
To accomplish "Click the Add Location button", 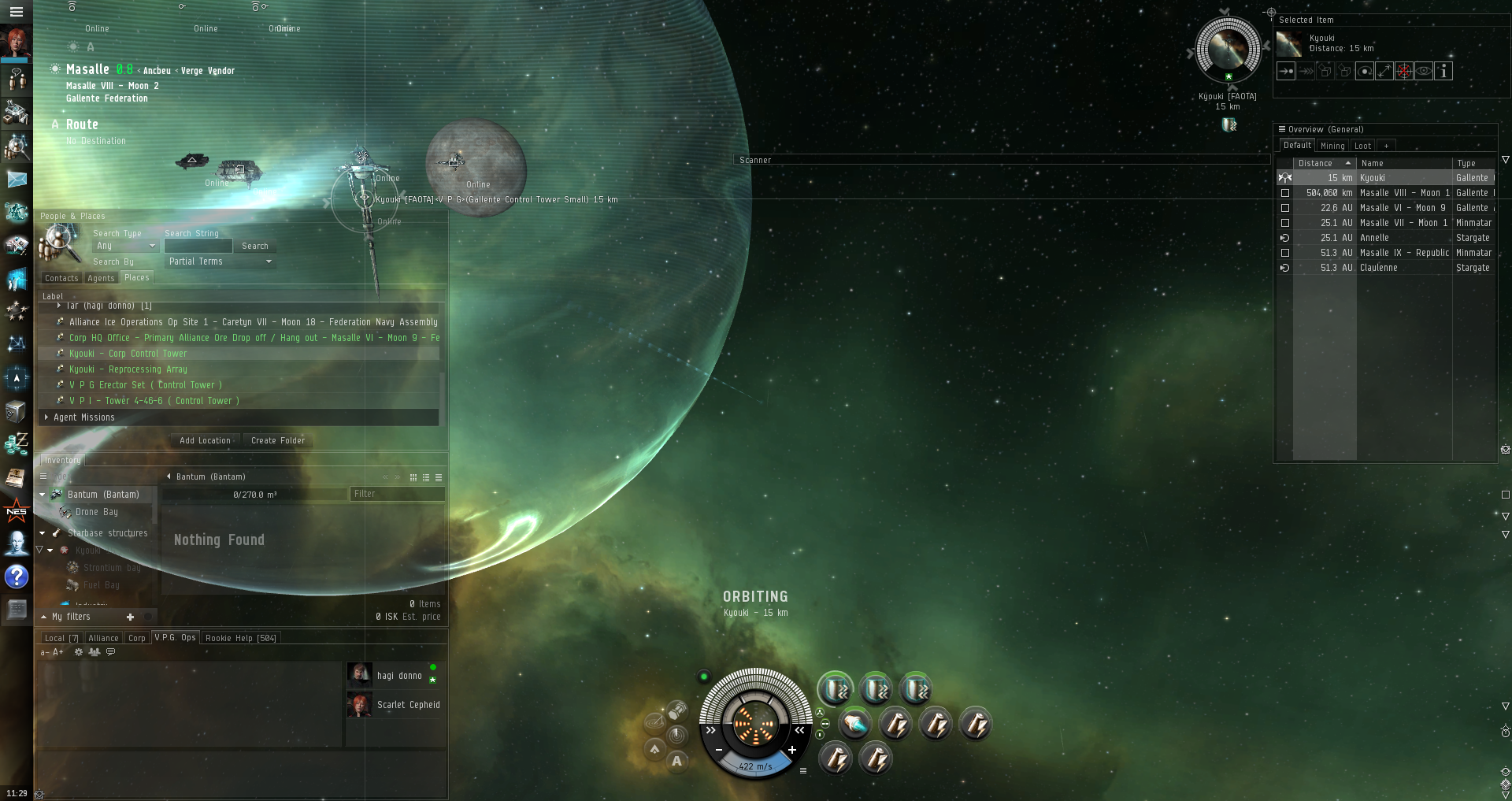I will point(205,441).
